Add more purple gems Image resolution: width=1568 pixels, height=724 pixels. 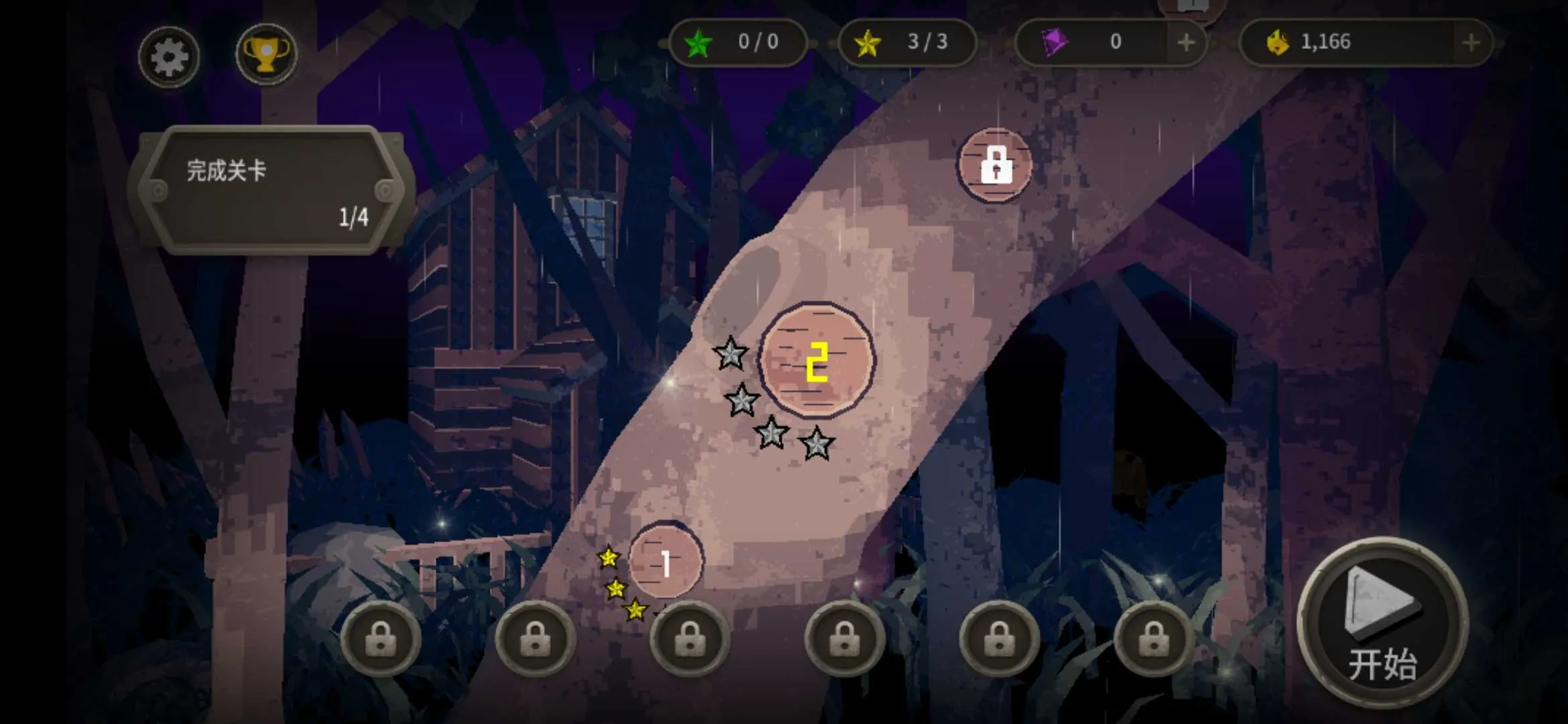pyautogui.click(x=1186, y=43)
